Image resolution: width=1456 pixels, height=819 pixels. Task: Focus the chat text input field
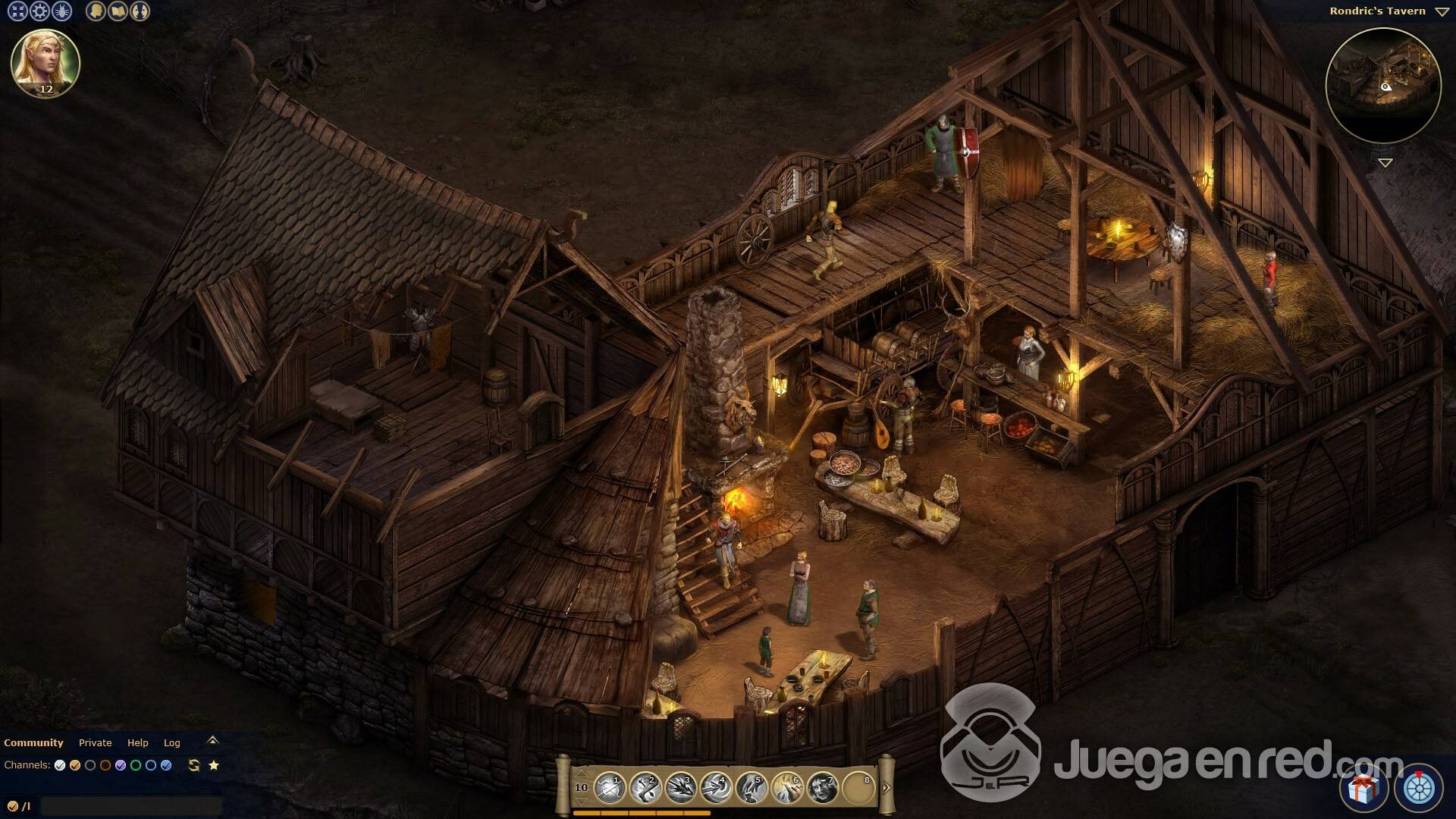(130, 806)
